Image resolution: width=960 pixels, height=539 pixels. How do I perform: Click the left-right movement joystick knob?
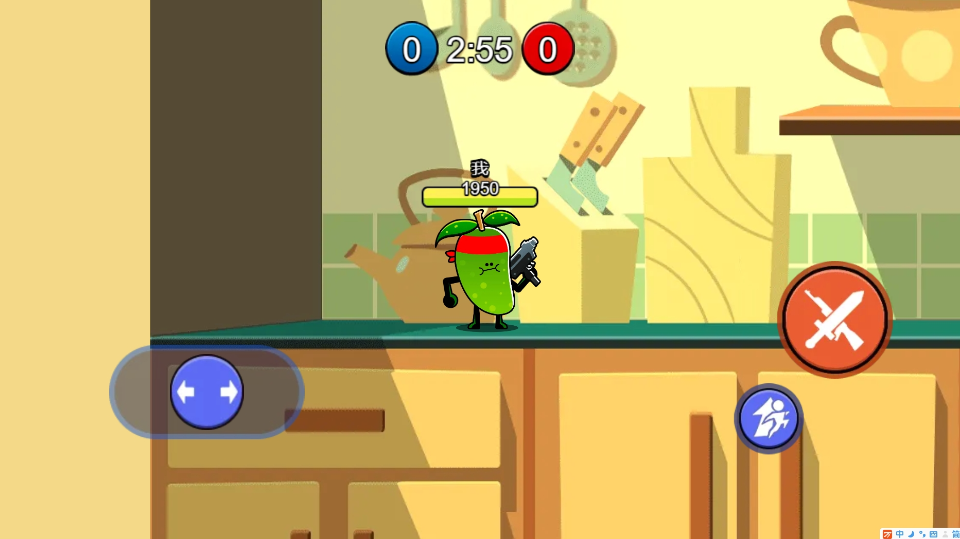[x=207, y=392]
